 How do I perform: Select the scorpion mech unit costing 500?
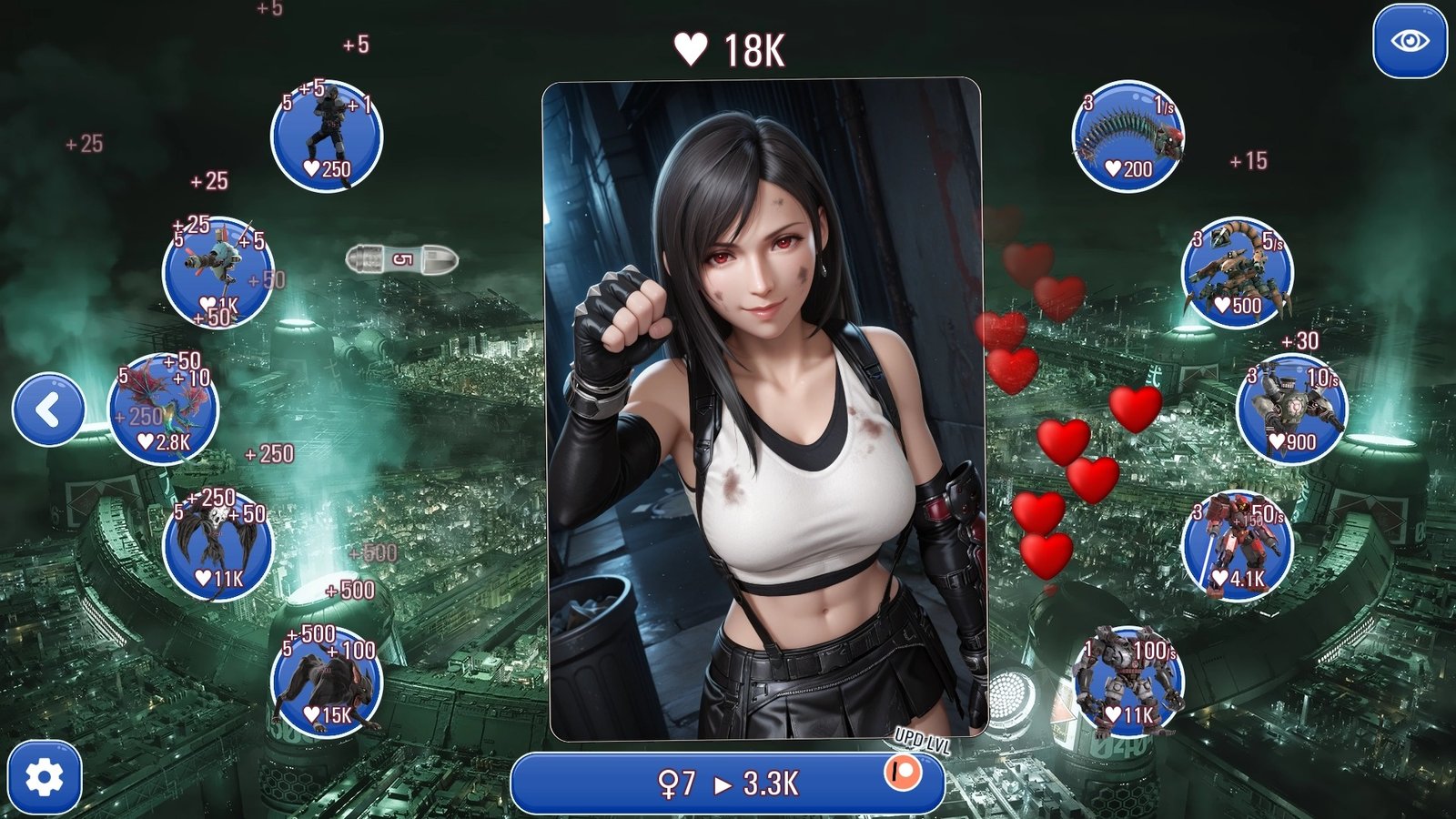pyautogui.click(x=1238, y=273)
